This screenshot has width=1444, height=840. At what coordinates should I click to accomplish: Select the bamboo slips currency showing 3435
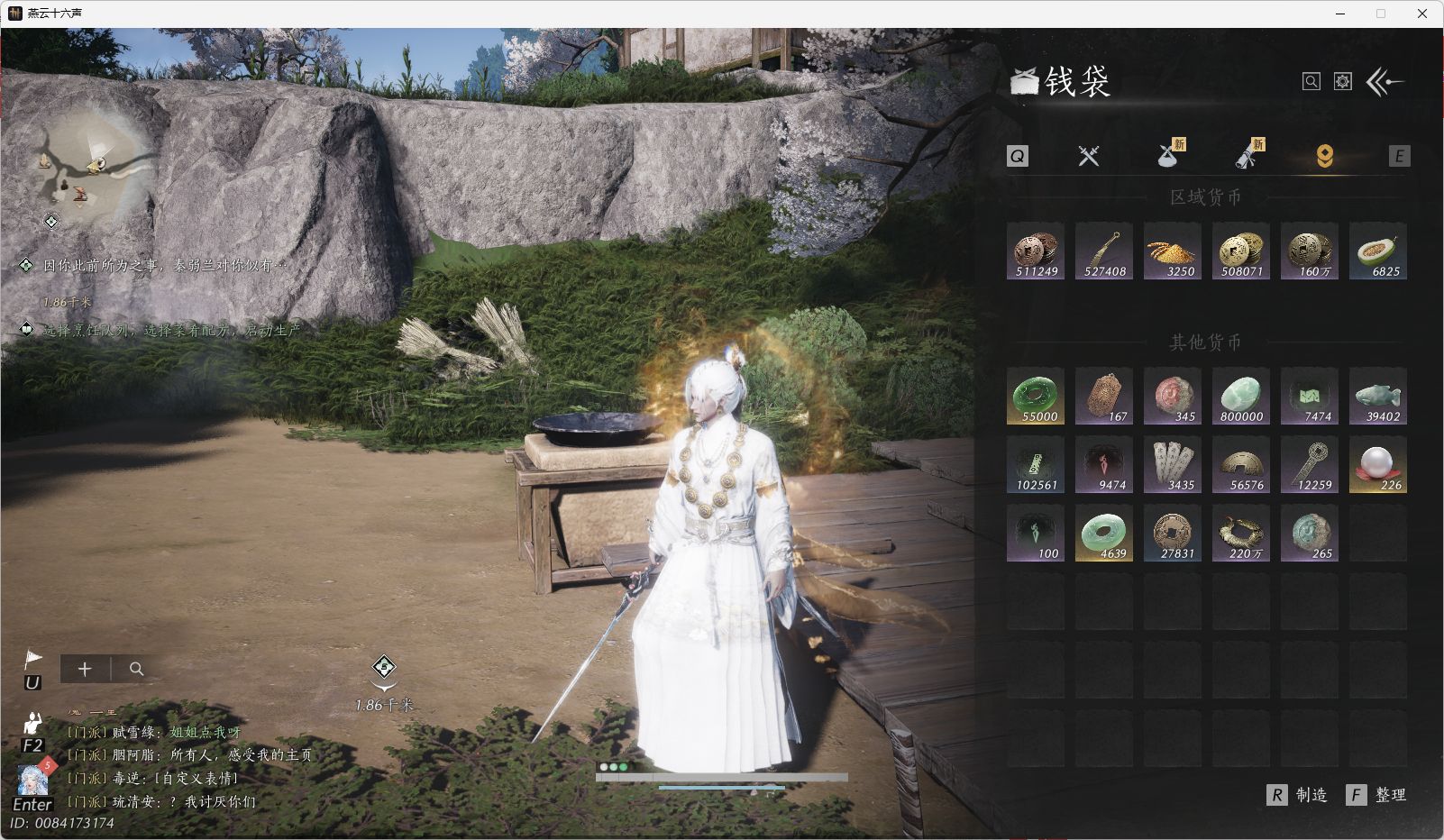(1173, 465)
